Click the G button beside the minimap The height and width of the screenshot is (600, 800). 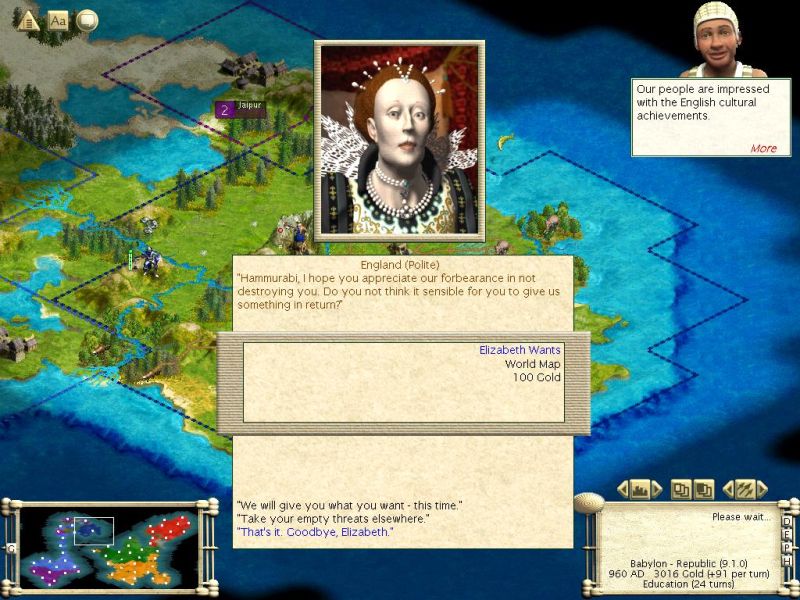click(11, 548)
